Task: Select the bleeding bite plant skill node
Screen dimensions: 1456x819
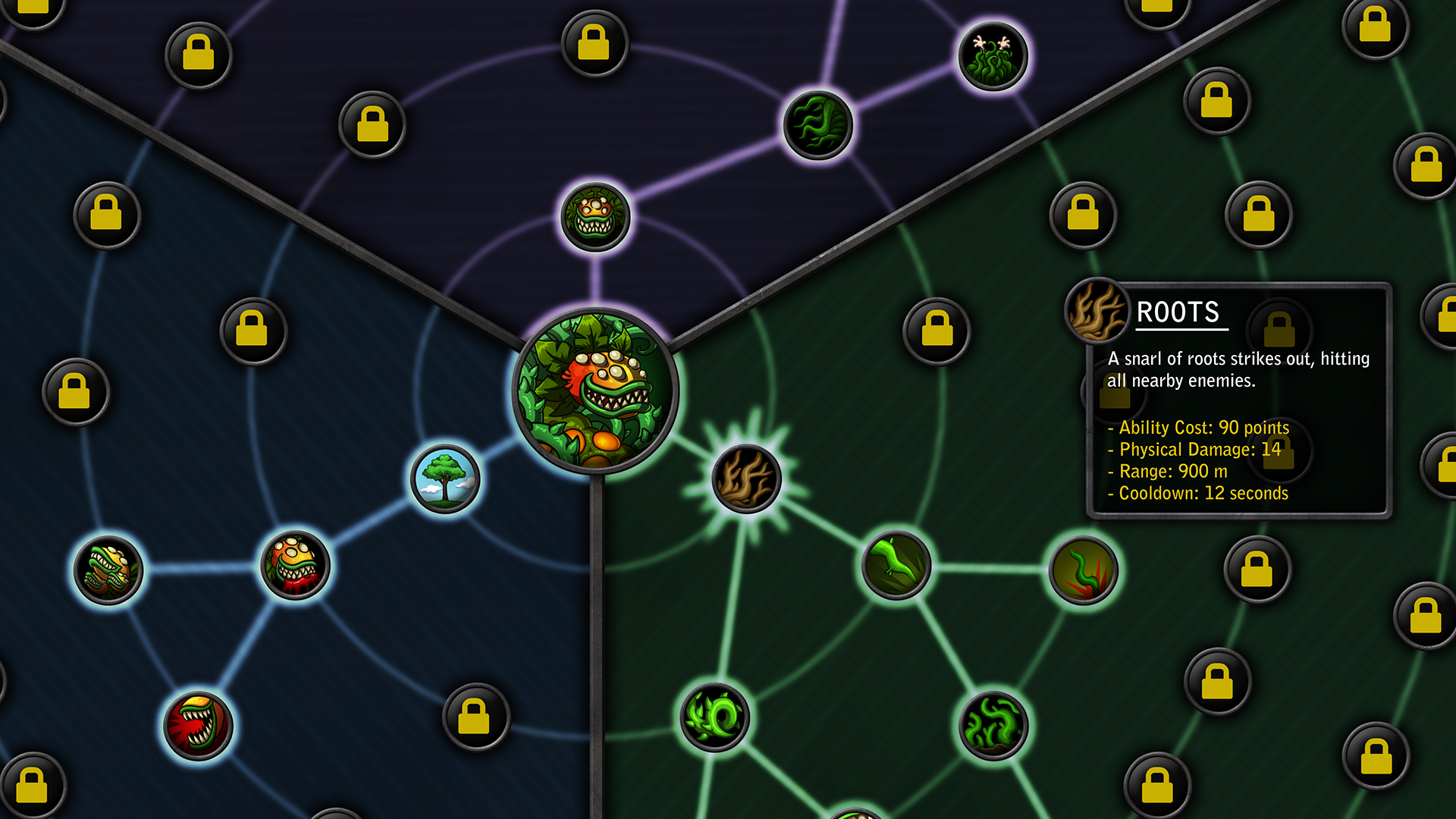Action: tap(296, 565)
